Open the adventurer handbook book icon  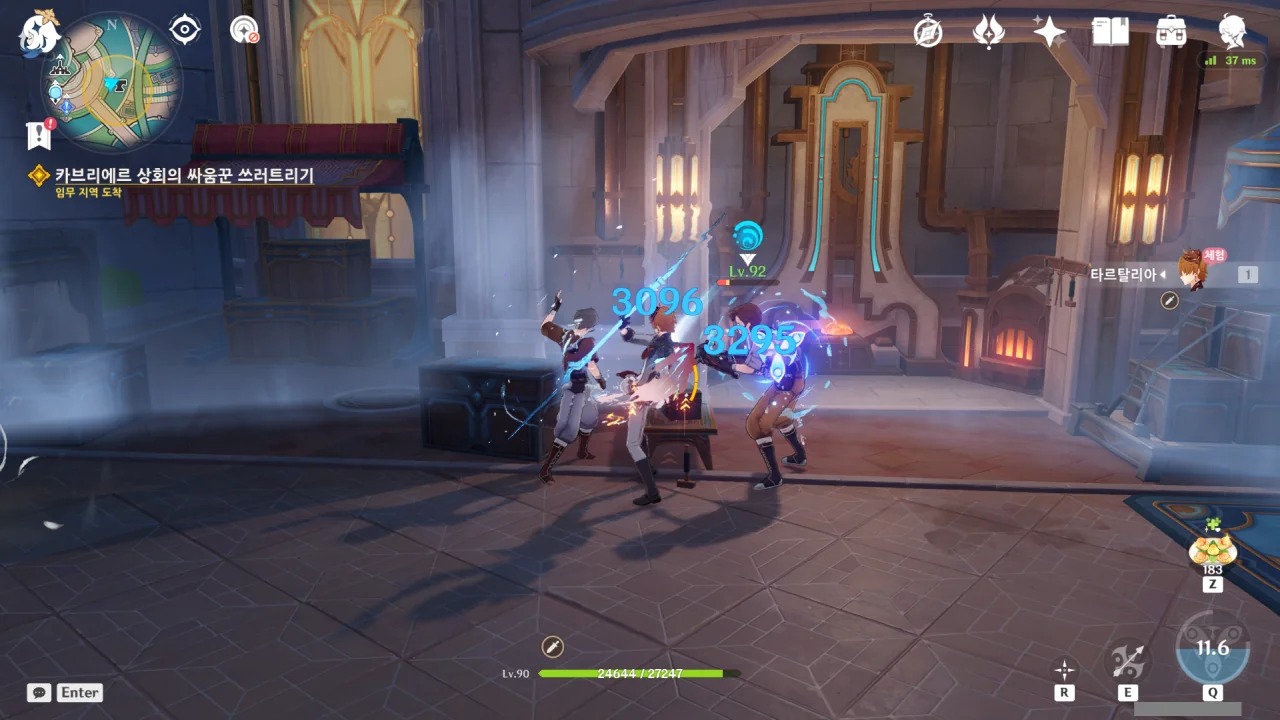click(x=1110, y=32)
